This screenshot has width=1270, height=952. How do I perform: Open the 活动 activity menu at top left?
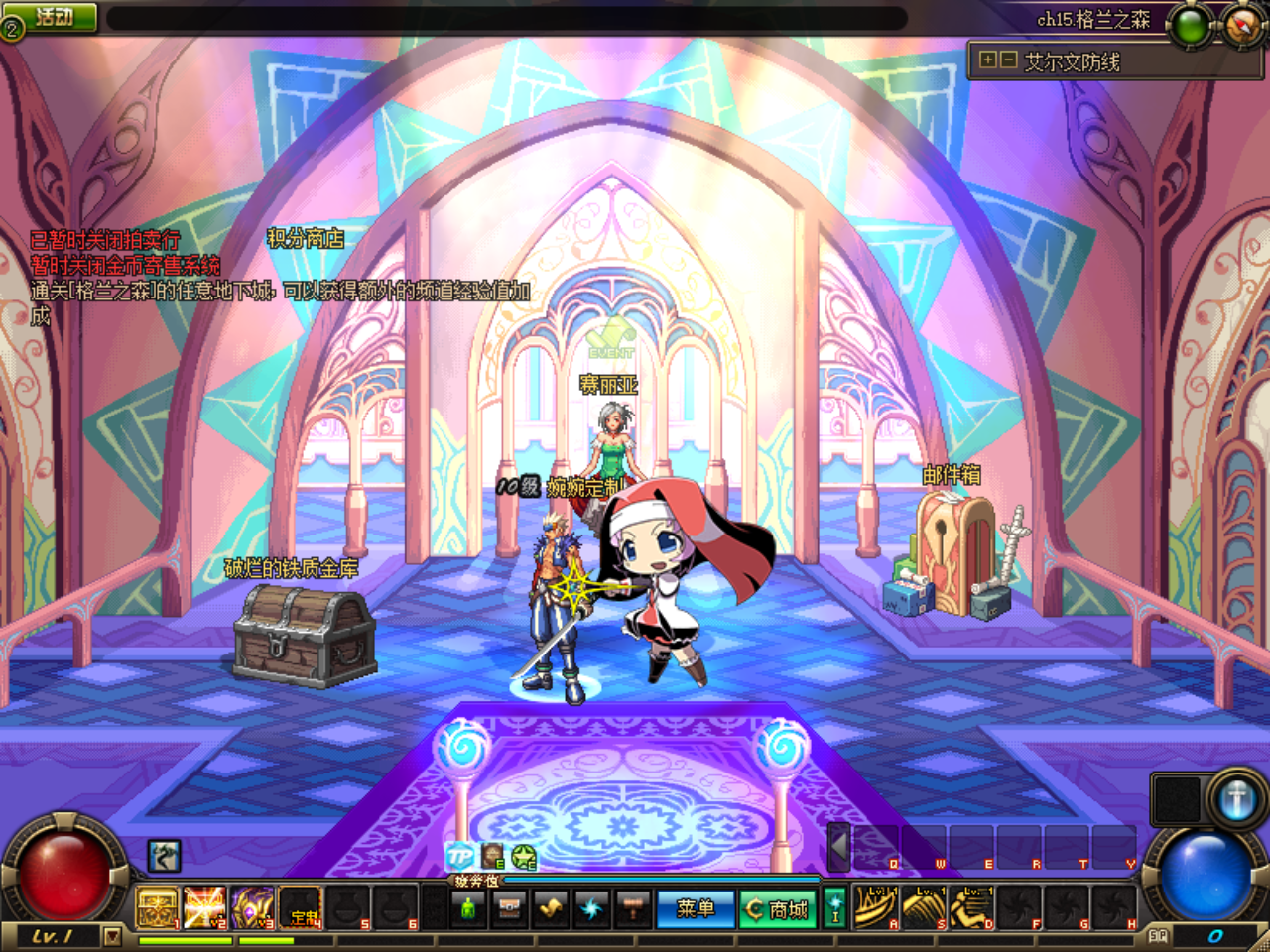coord(52,14)
